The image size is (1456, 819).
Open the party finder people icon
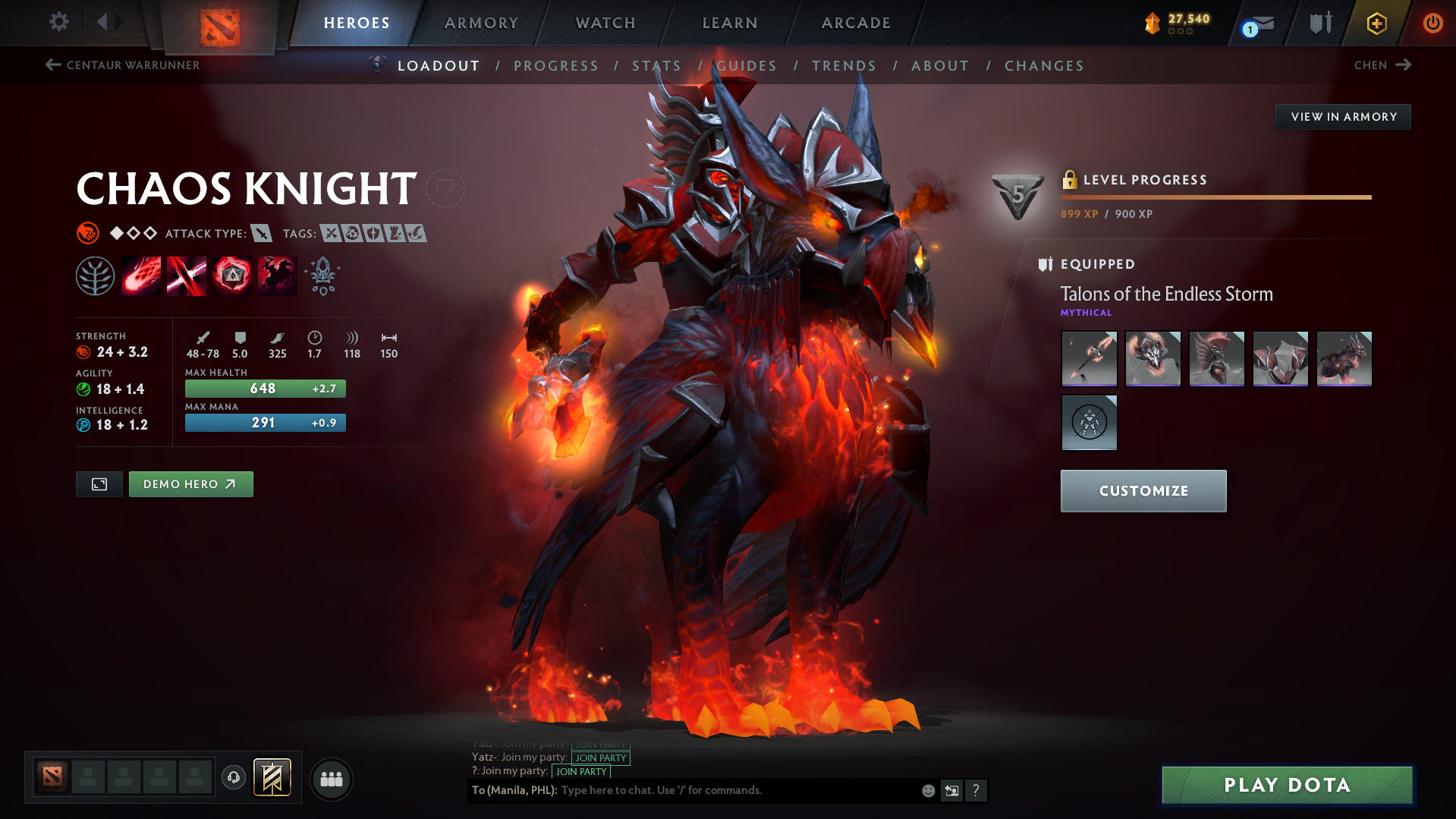point(331,779)
